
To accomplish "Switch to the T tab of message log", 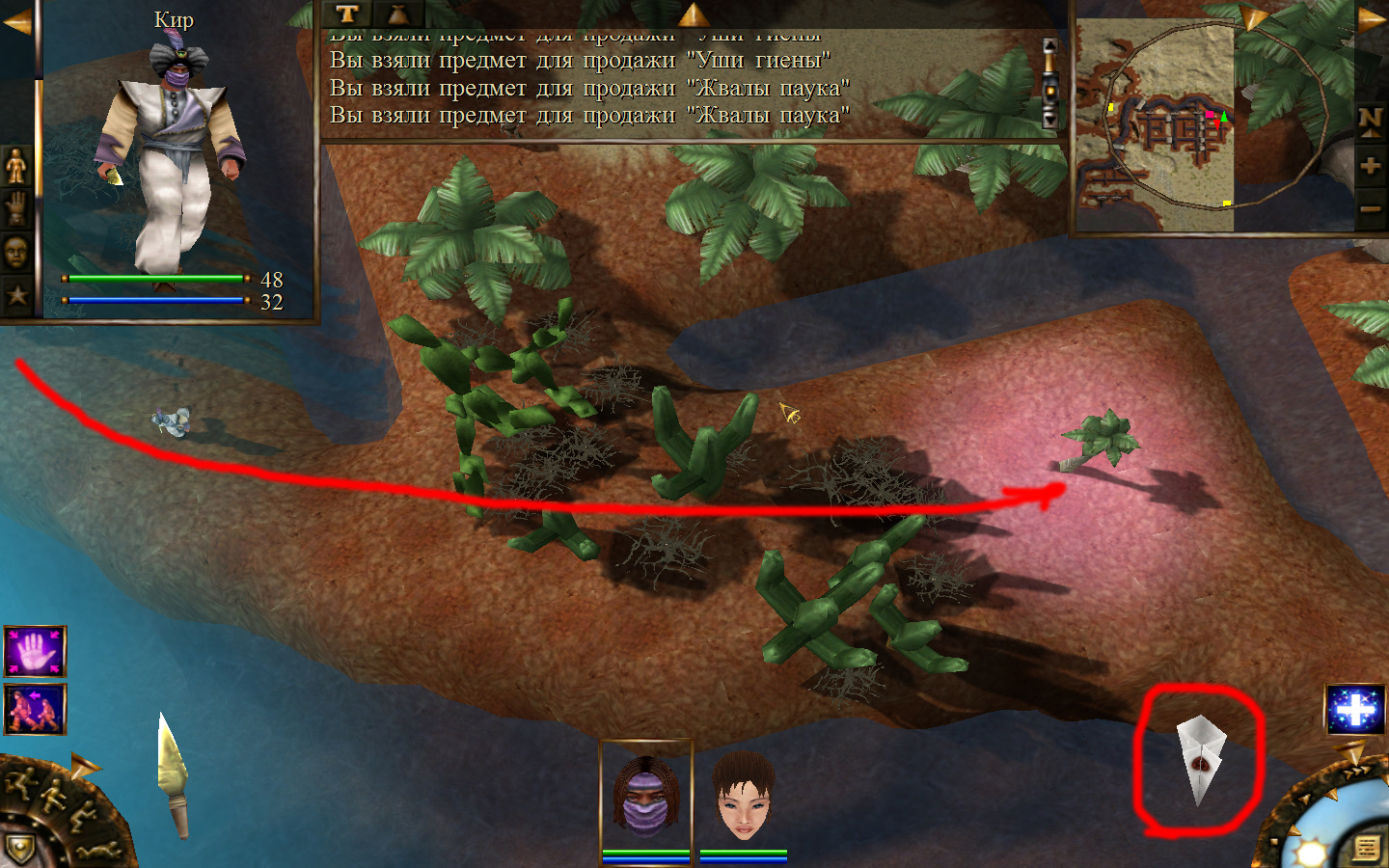I will coord(347,14).
